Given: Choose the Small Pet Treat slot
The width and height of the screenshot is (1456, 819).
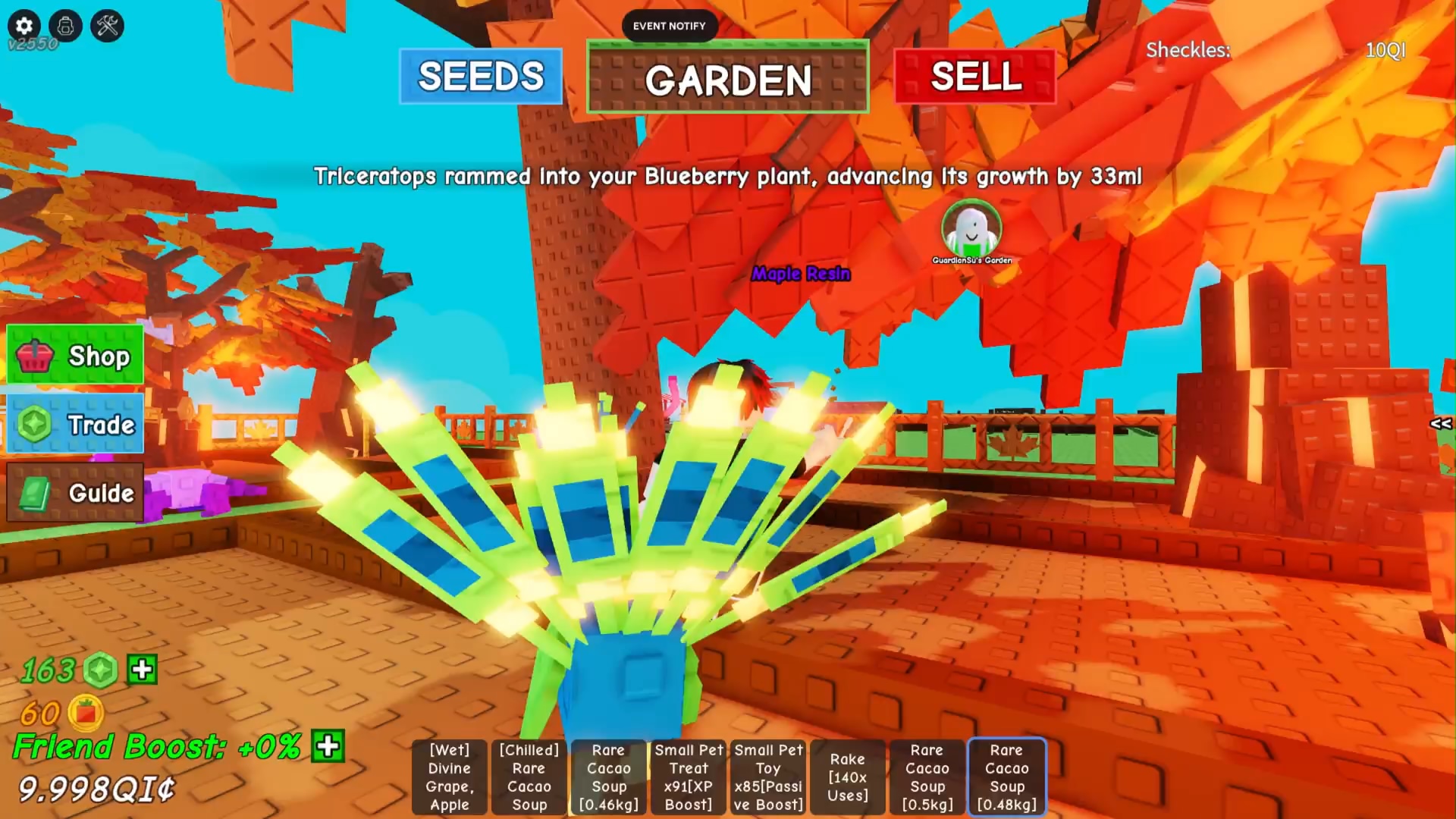Looking at the screenshot, I should click(688, 777).
